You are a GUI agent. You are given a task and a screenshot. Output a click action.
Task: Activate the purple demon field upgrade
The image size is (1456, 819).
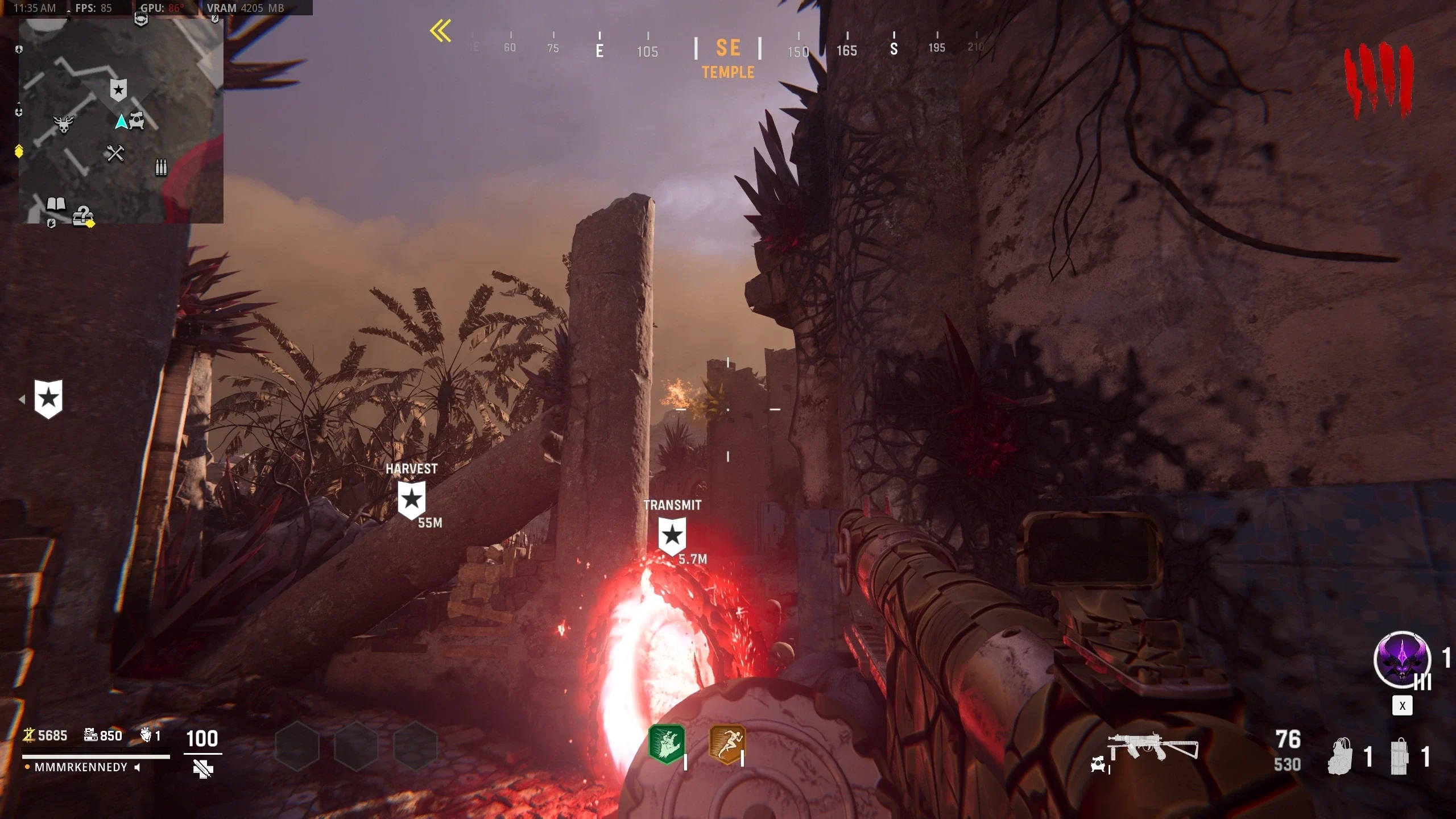[1402, 660]
